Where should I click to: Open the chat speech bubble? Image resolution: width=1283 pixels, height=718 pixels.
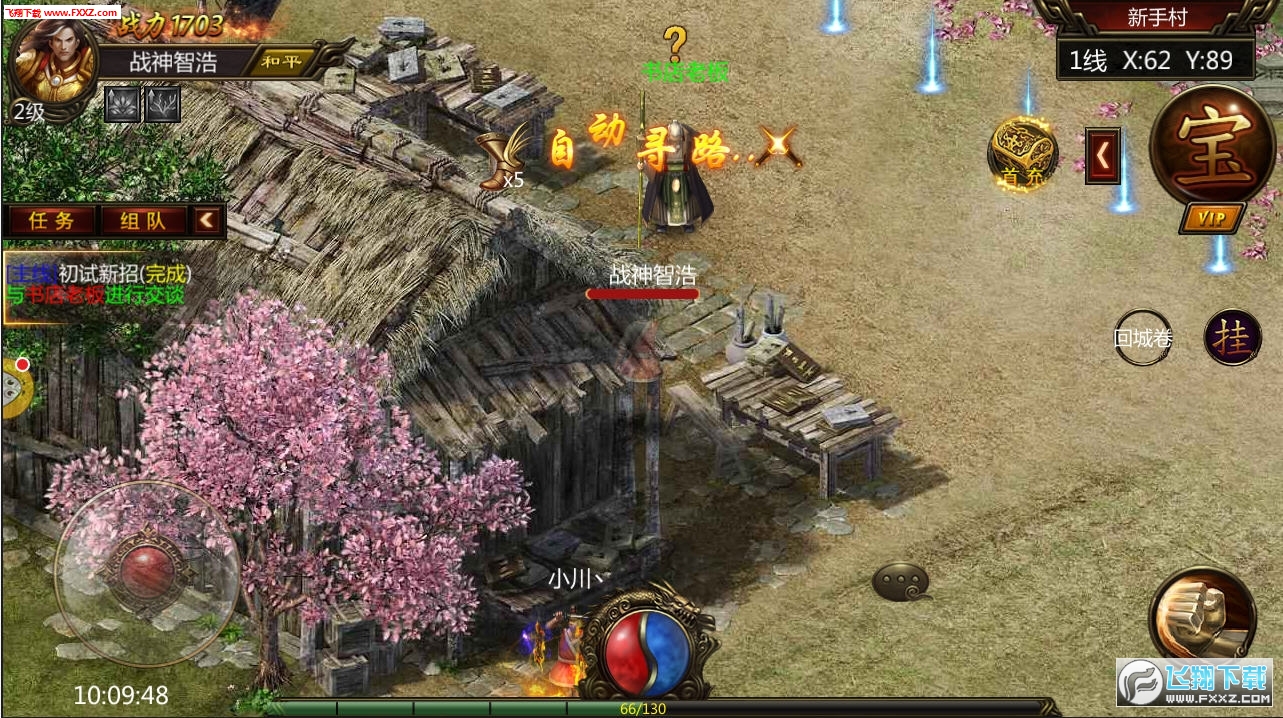point(901,582)
